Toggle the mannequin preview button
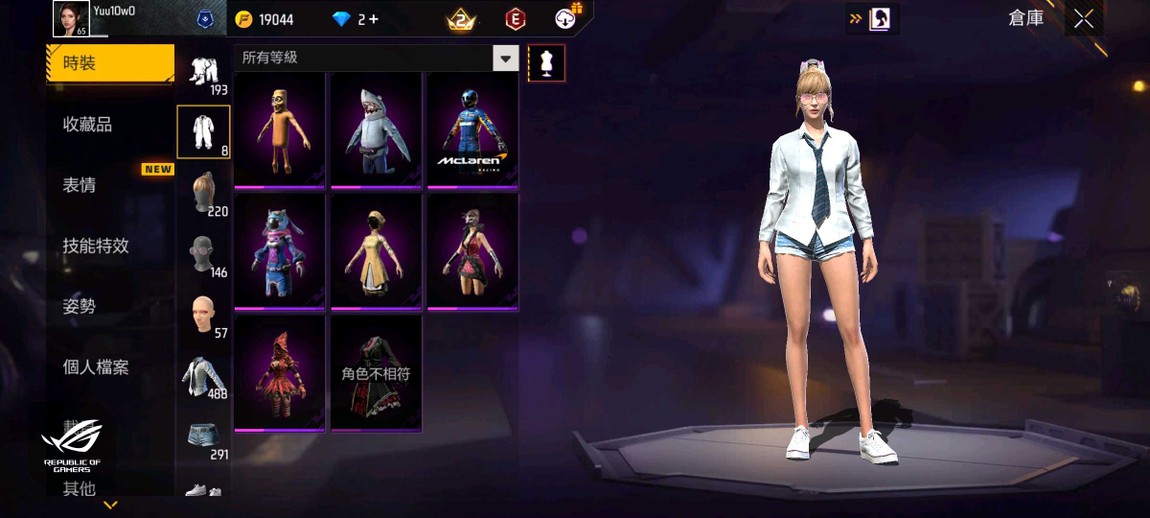This screenshot has width=1150, height=518. (x=546, y=63)
